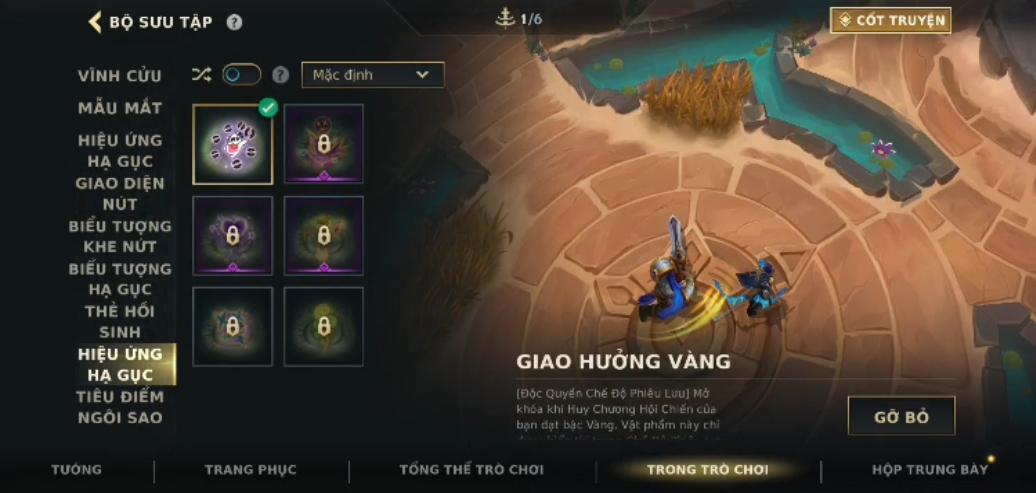Image resolution: width=1036 pixels, height=493 pixels.
Task: Select the Biểu Tượng Khe Nút category
Action: (120, 236)
